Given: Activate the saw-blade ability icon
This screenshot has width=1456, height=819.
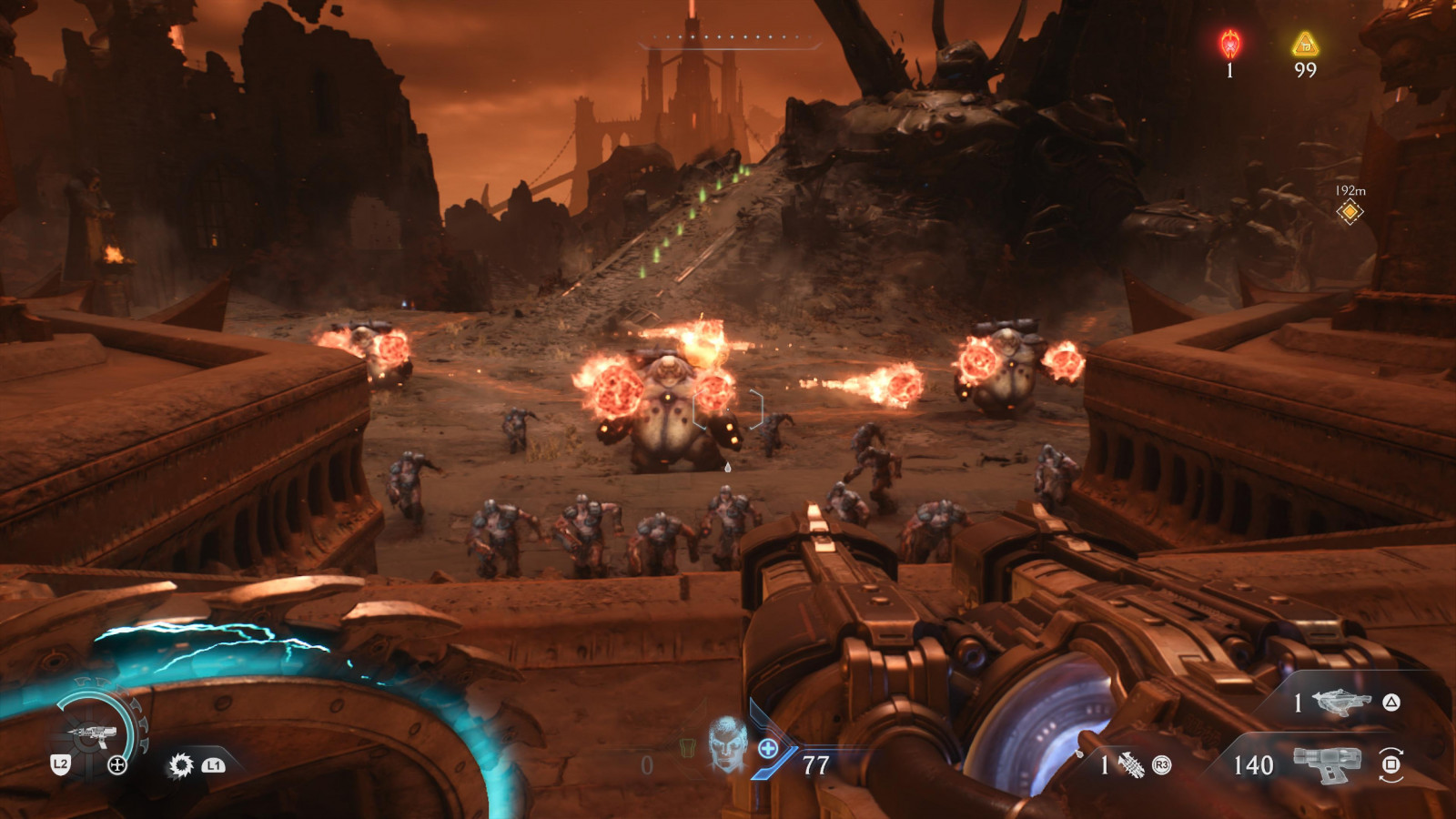Looking at the screenshot, I should (x=181, y=765).
